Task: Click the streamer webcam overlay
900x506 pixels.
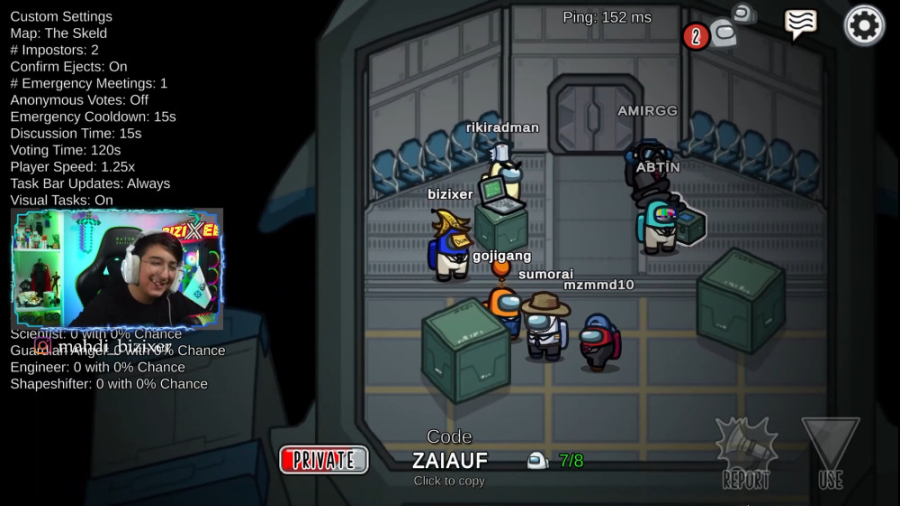Action: coord(117,268)
